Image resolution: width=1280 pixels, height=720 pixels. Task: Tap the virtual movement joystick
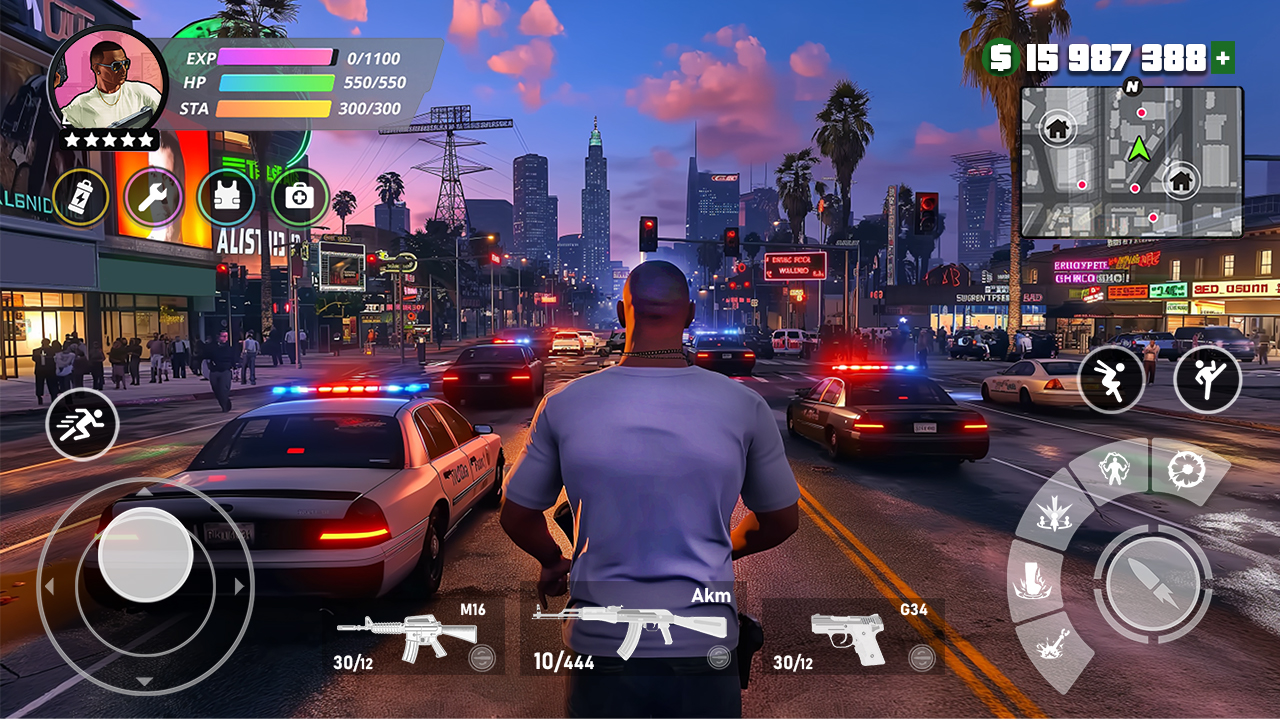[146, 555]
